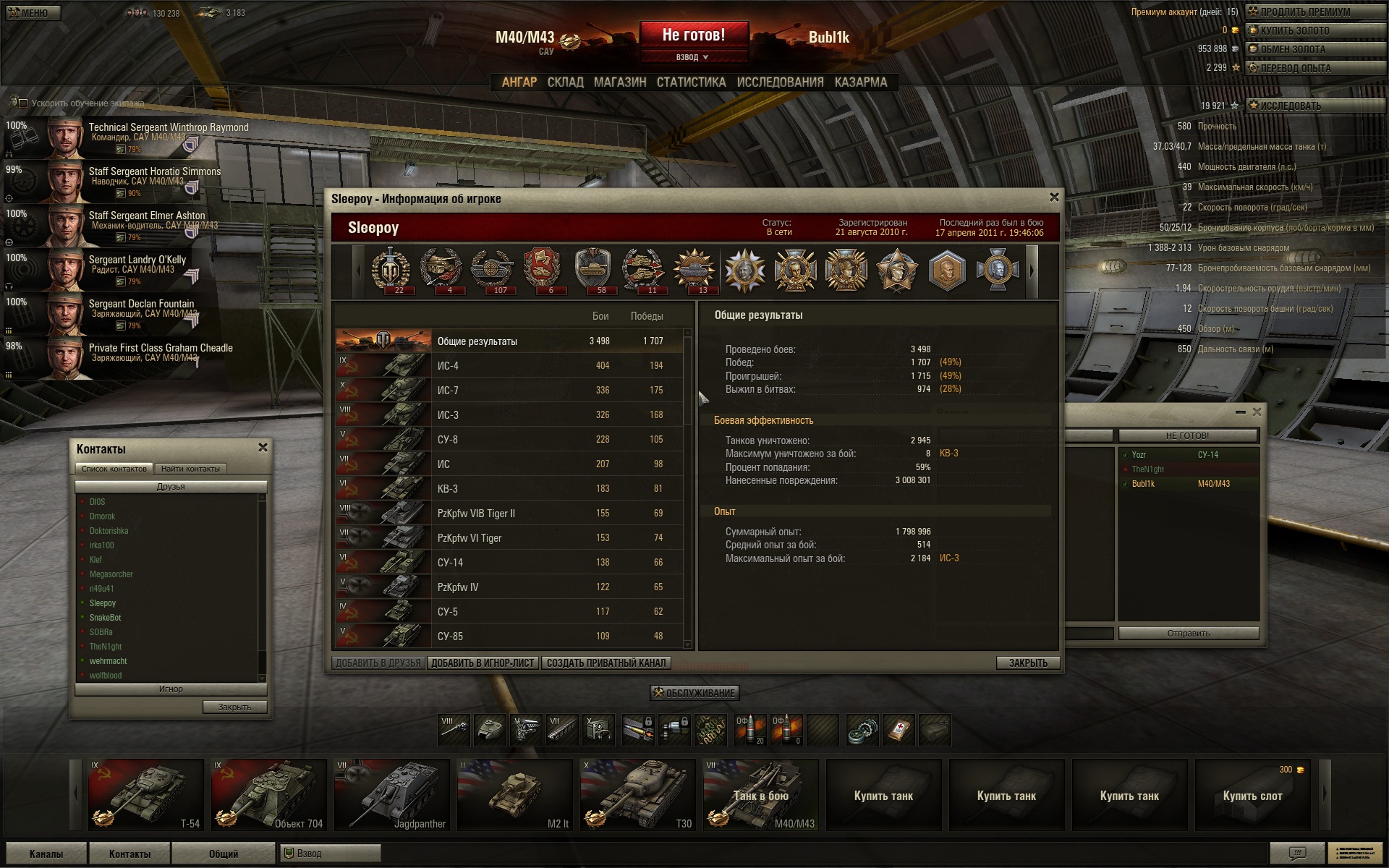Switch to the СКЛАД tab
1389x868 pixels.
tap(565, 82)
